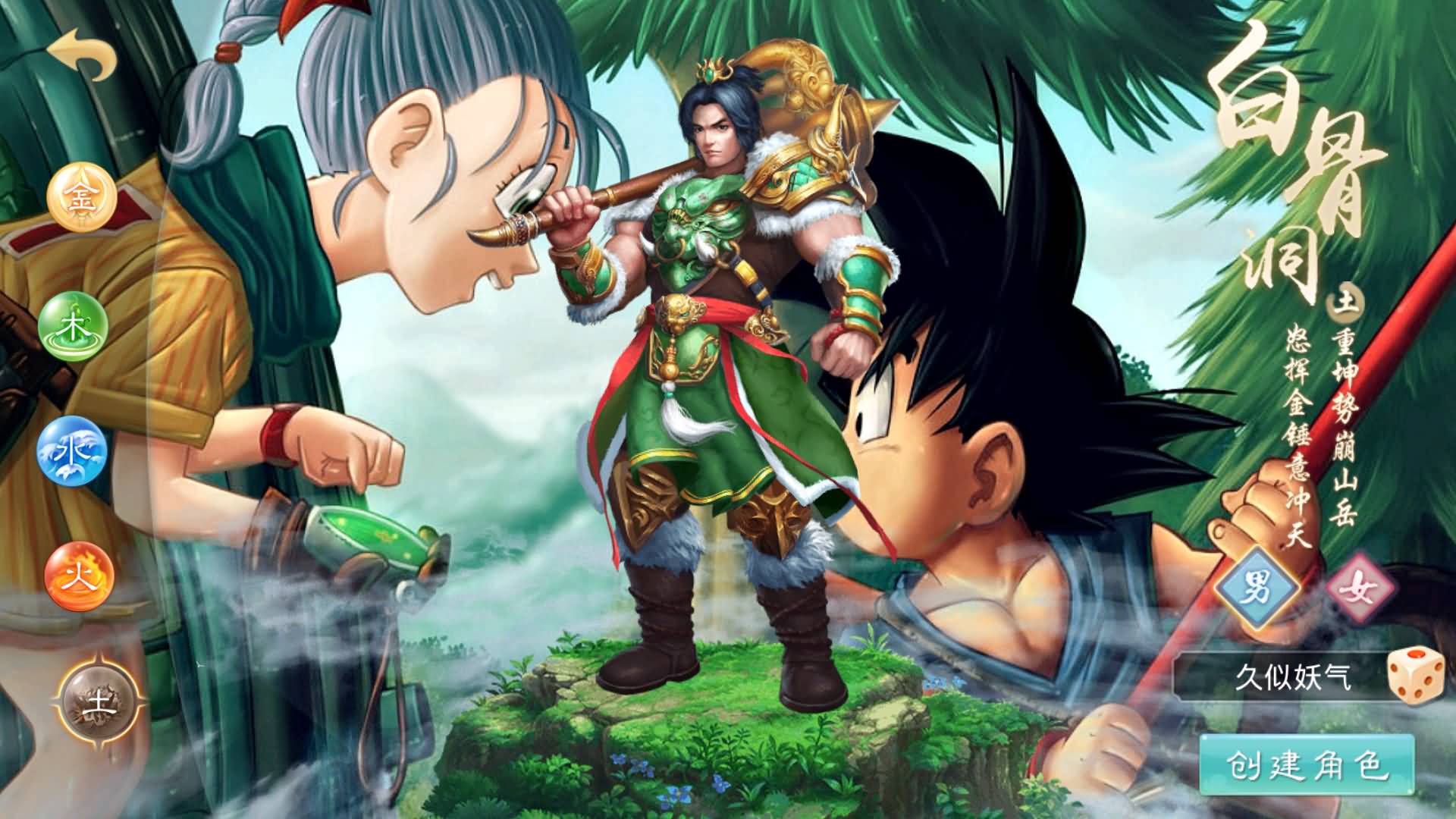Pick the 水 (Water) element orb
This screenshot has width=1456, height=819.
pos(73,451)
